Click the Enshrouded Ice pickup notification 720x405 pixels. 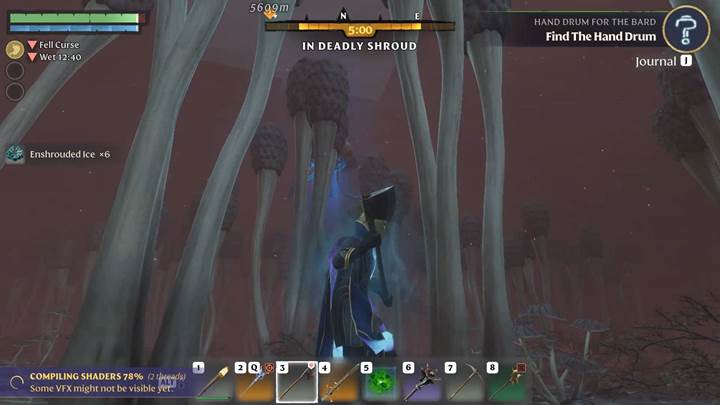pos(62,154)
